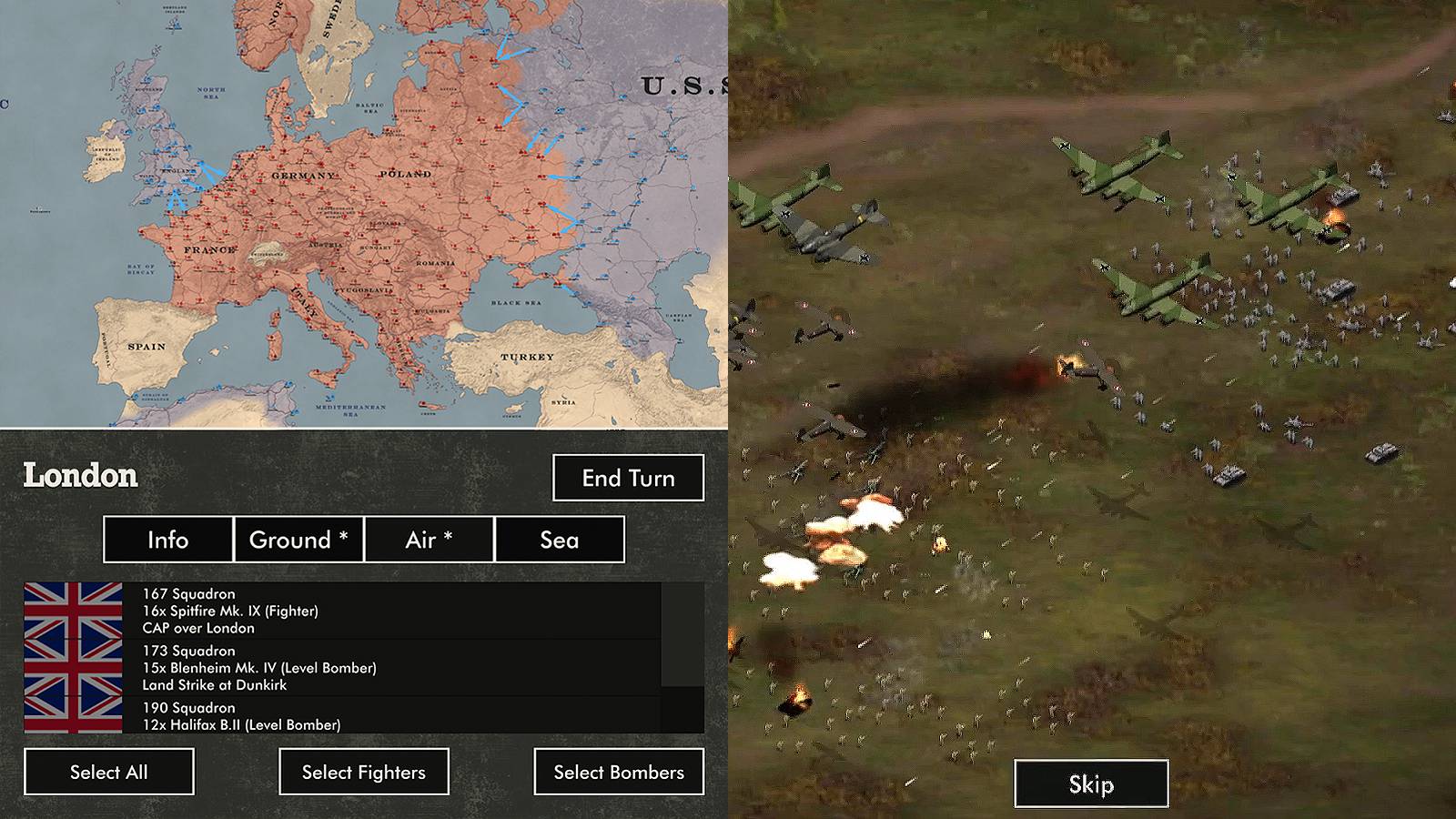The height and width of the screenshot is (819, 1456).
Task: Choose the 190 Squadron Halifax row
Action: click(x=364, y=716)
